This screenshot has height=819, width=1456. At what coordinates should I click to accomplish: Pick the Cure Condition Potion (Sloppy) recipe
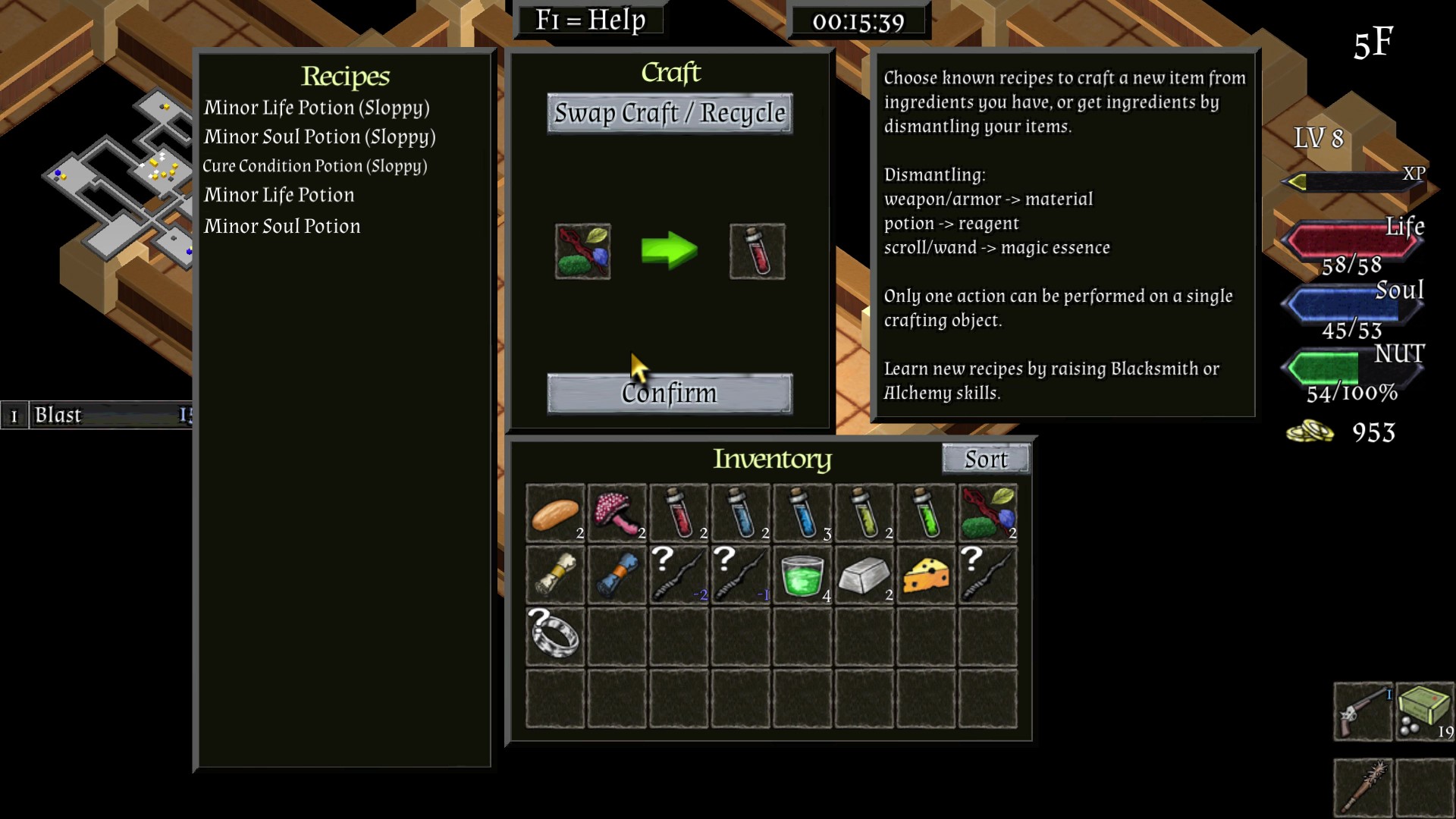tap(315, 166)
